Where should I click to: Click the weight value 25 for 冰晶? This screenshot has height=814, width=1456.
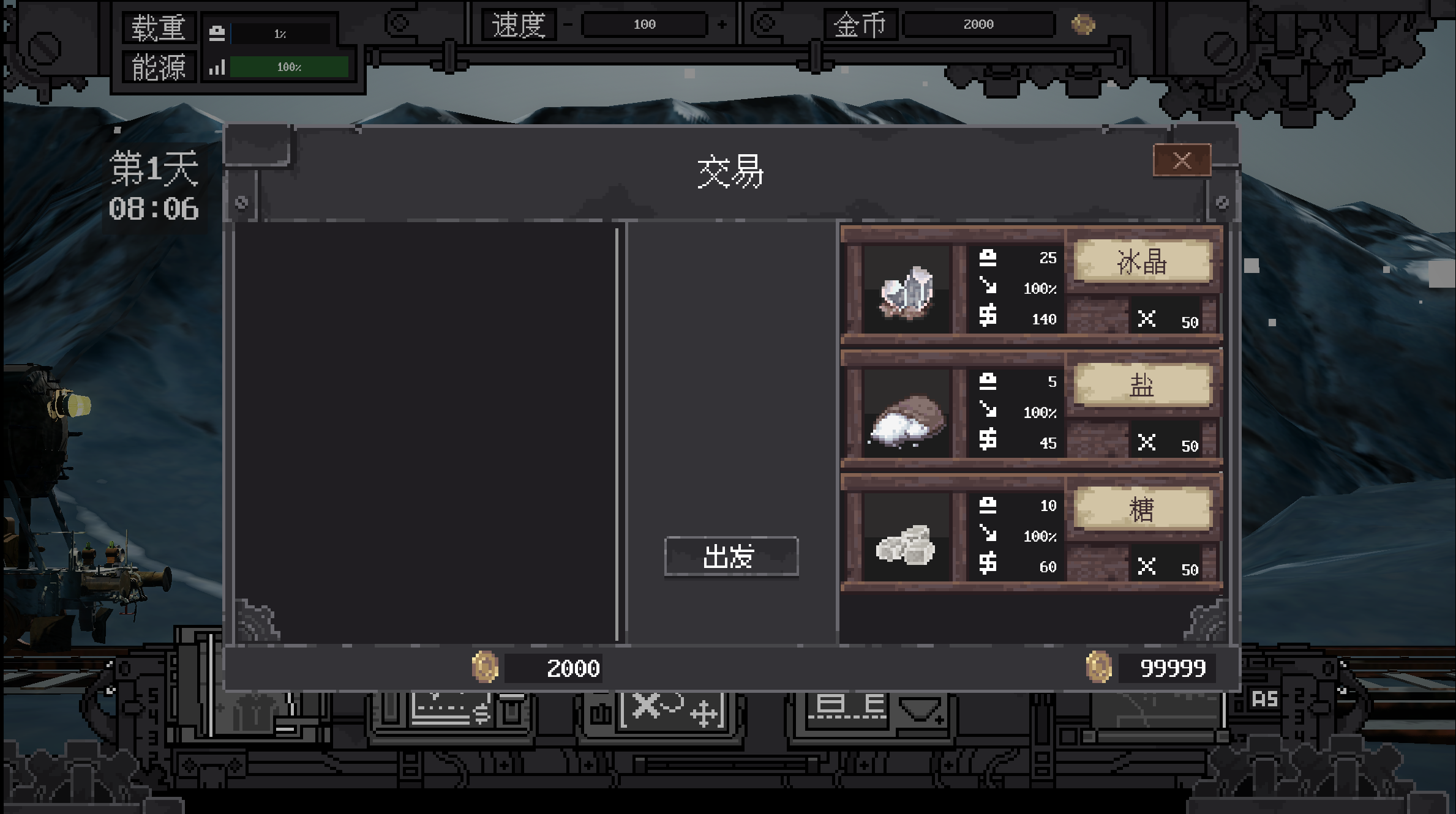point(1048,258)
